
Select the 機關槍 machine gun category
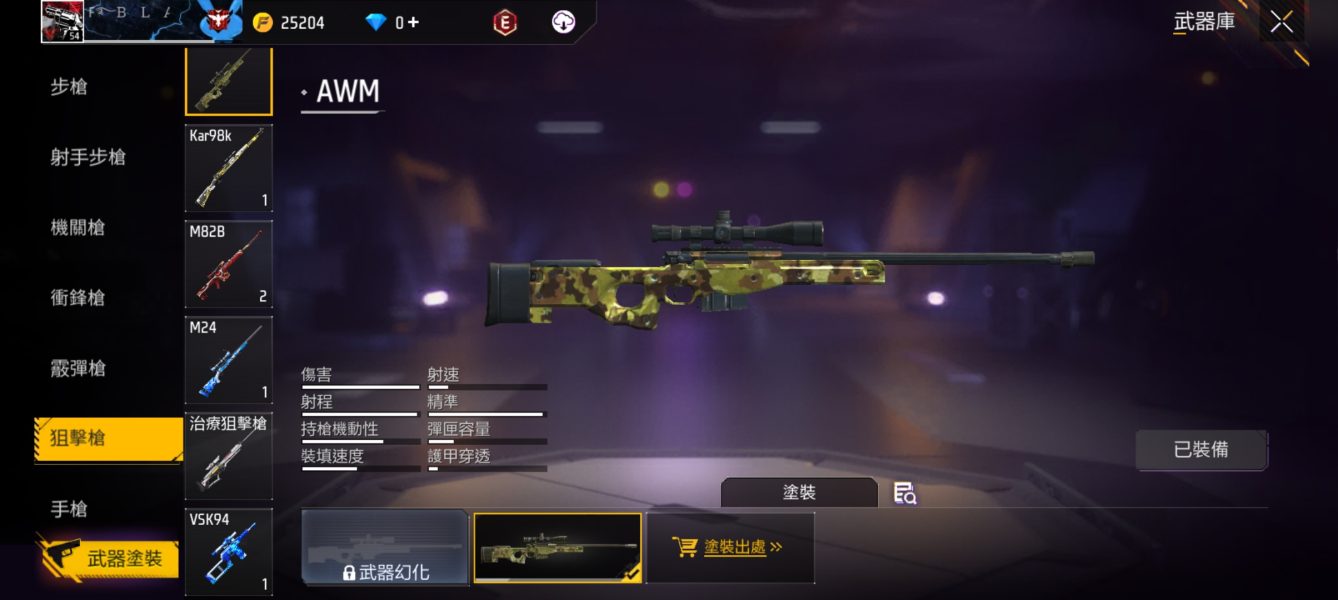click(78, 227)
